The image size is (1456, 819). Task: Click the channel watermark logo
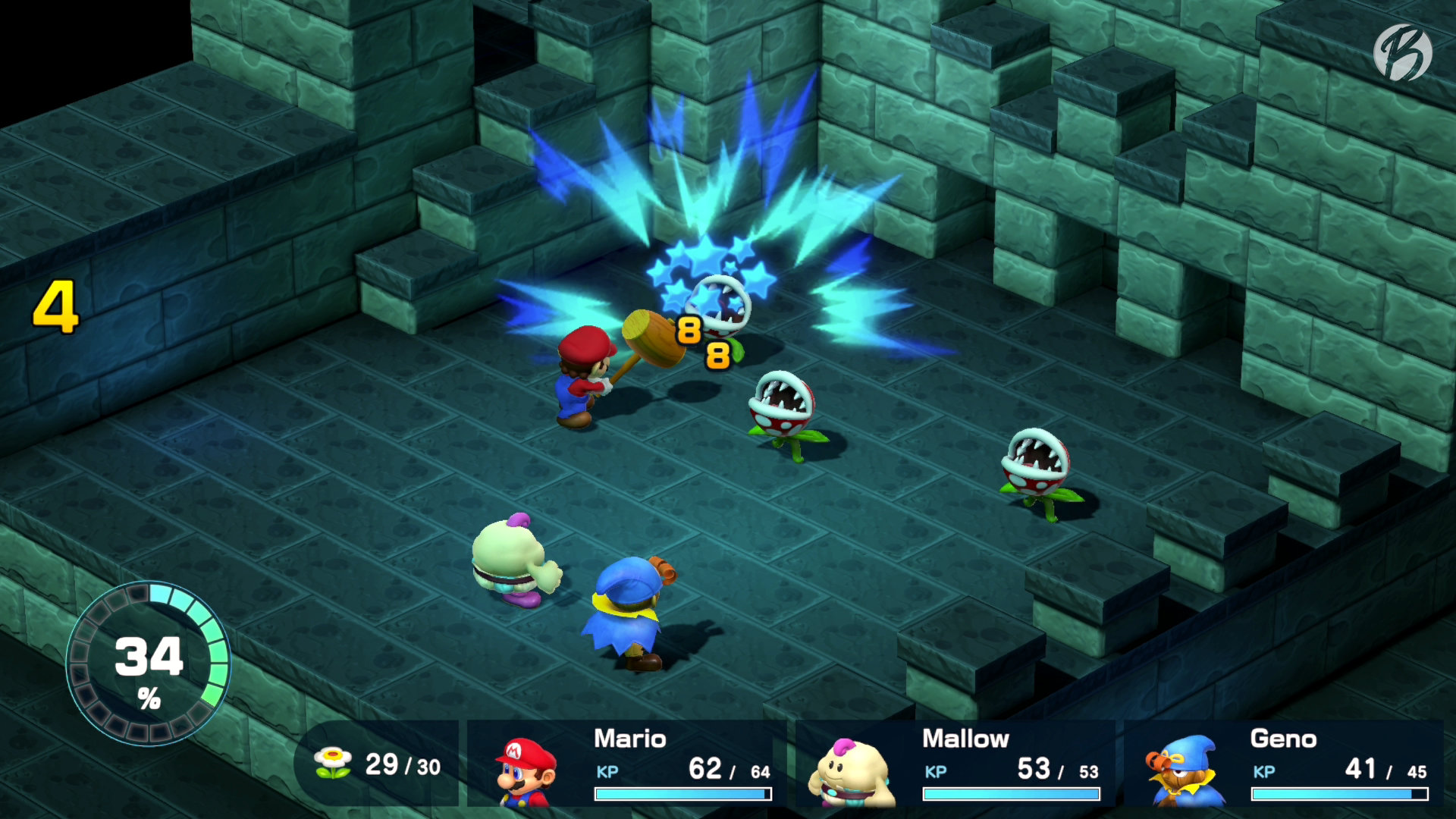tap(1402, 52)
